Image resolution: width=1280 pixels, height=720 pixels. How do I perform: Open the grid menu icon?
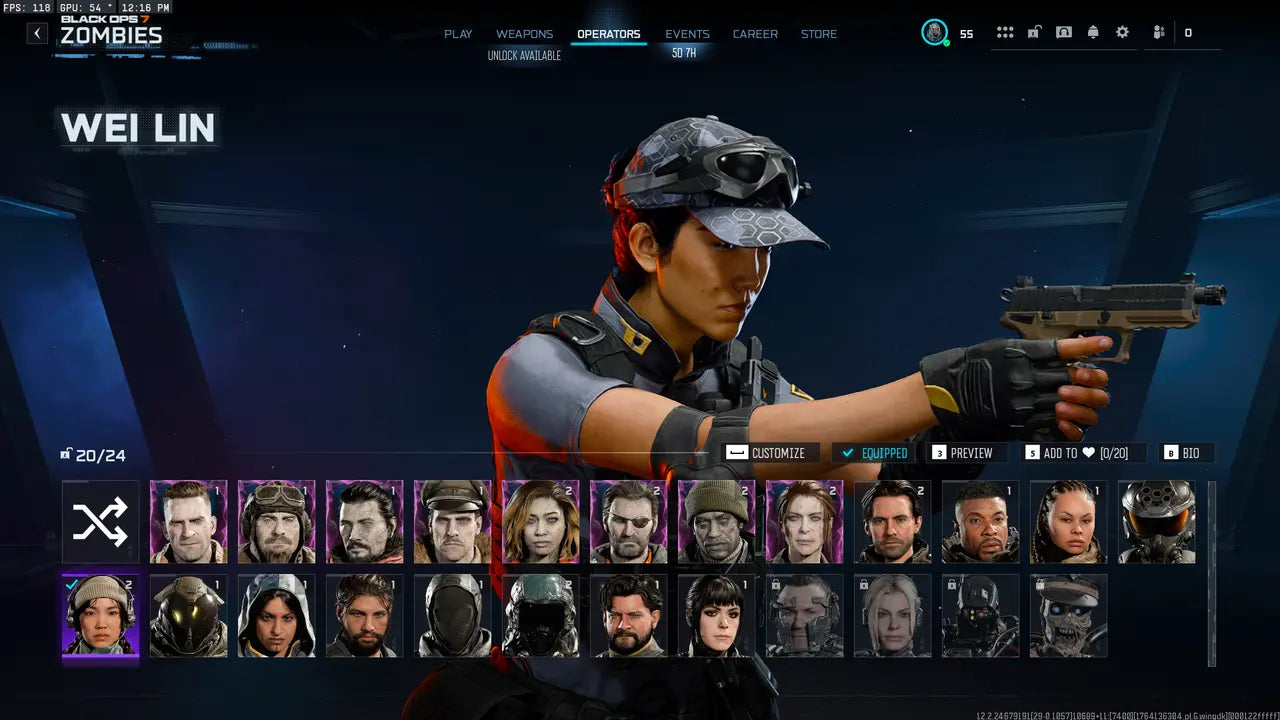pyautogui.click(x=1005, y=33)
